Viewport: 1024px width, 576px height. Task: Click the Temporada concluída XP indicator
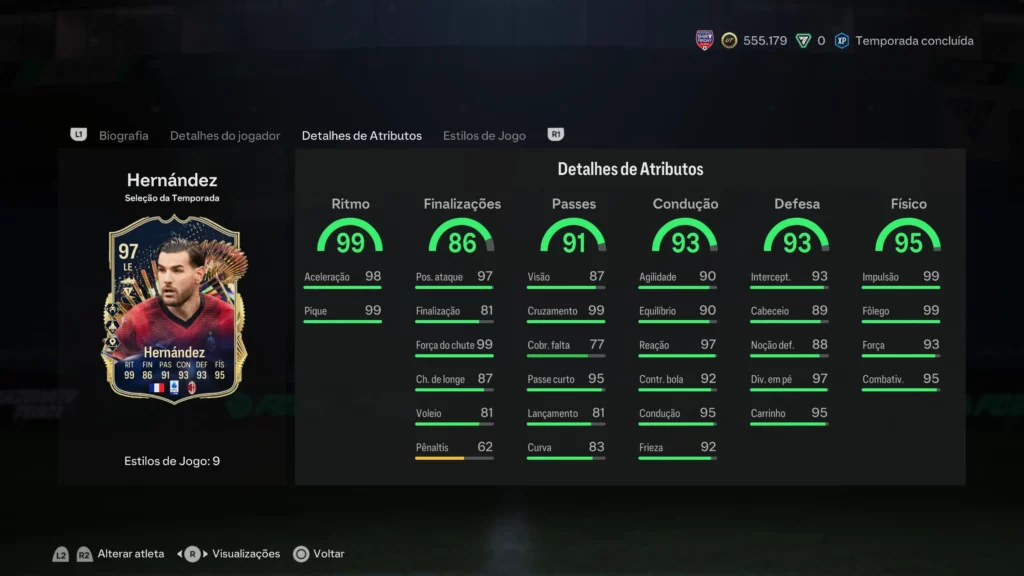tap(913, 41)
